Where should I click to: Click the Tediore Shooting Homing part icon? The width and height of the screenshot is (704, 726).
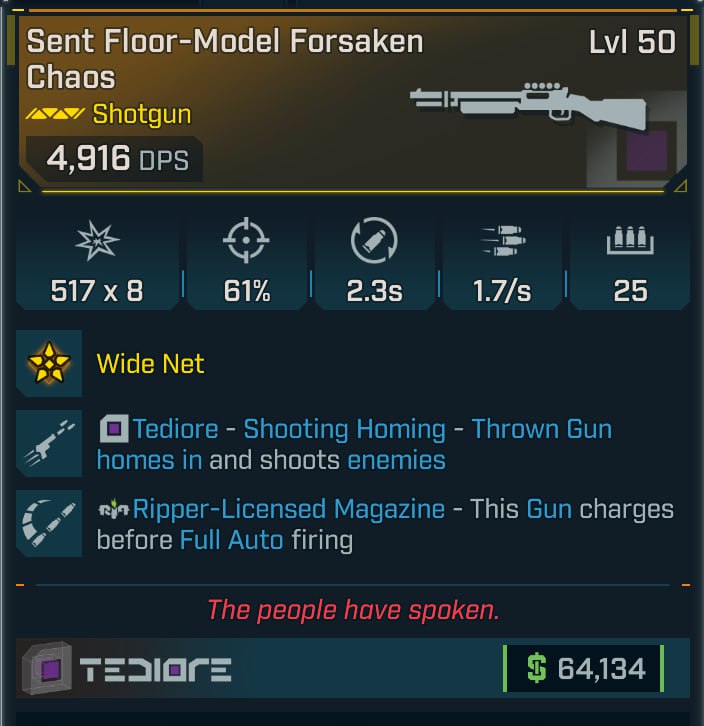(50, 445)
